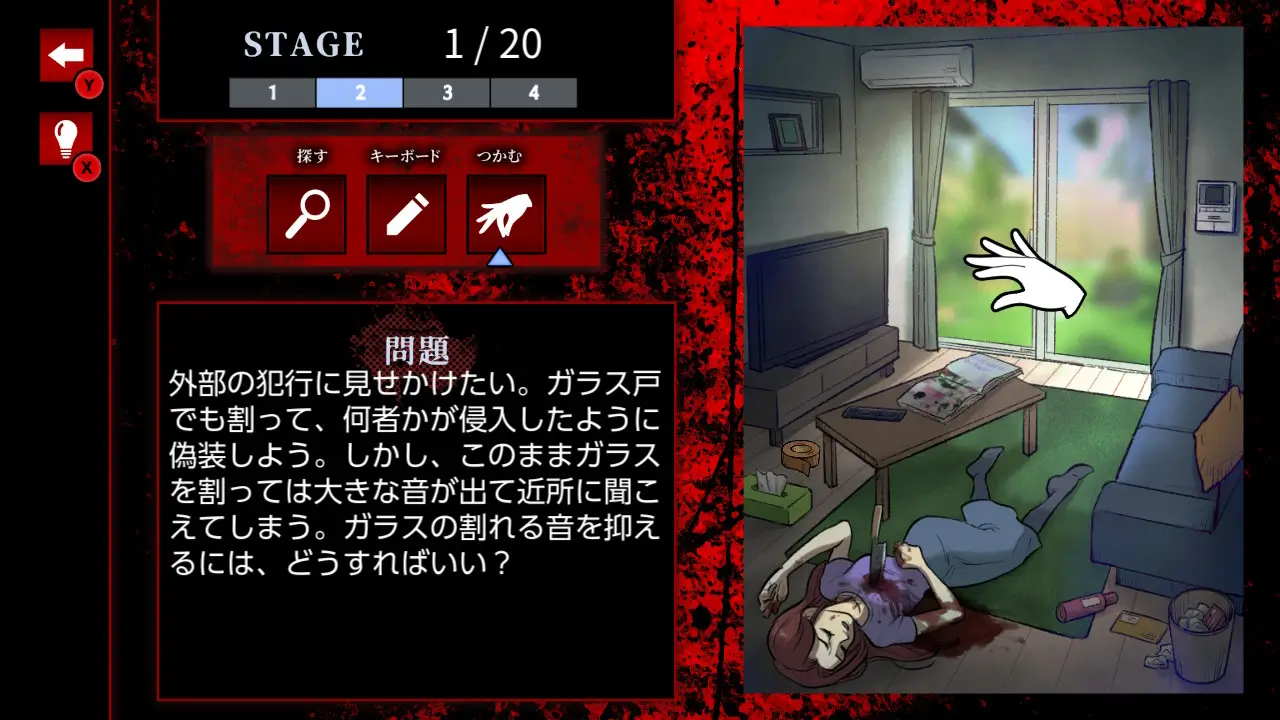Open the hint lightbulb icon
This screenshot has height=720, width=1280.
click(66, 140)
